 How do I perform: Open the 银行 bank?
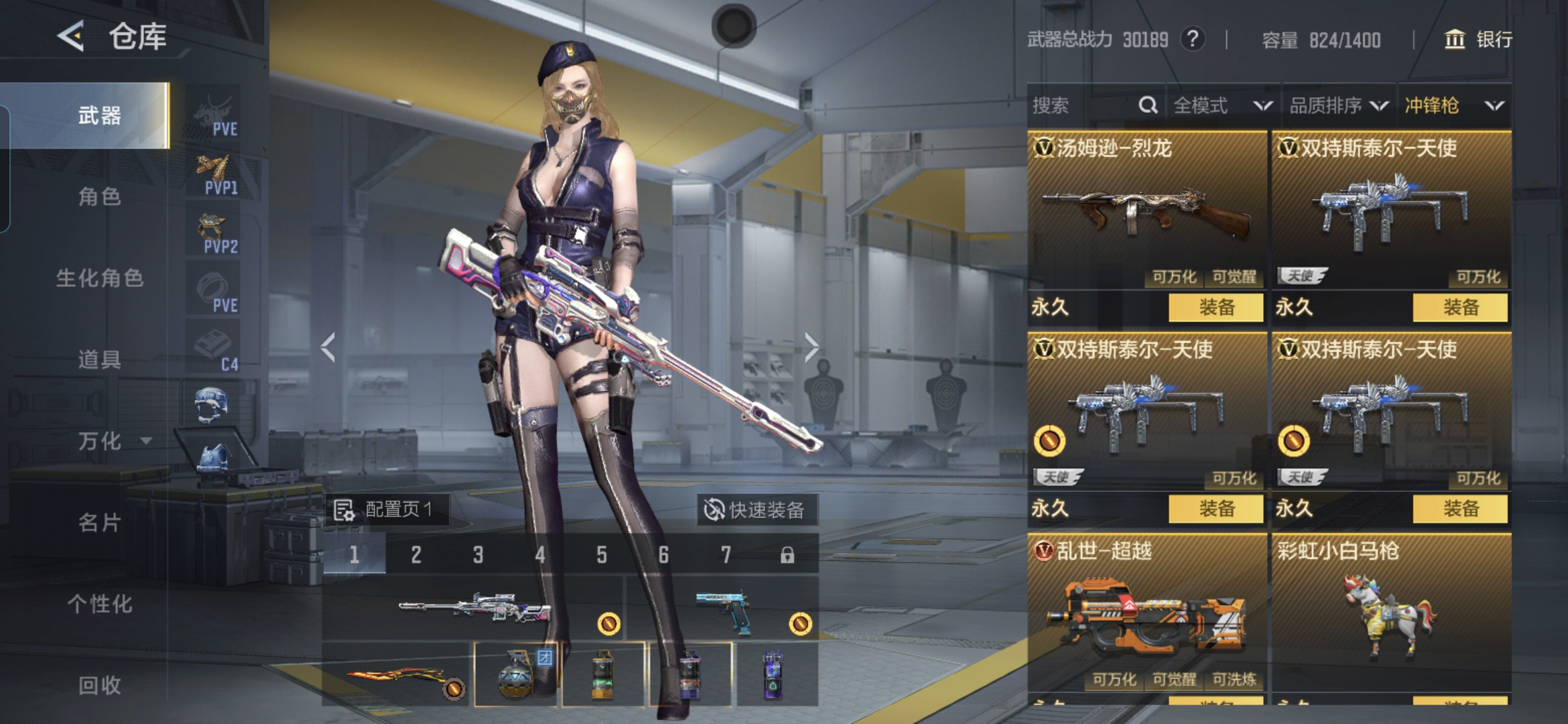[x=1478, y=40]
